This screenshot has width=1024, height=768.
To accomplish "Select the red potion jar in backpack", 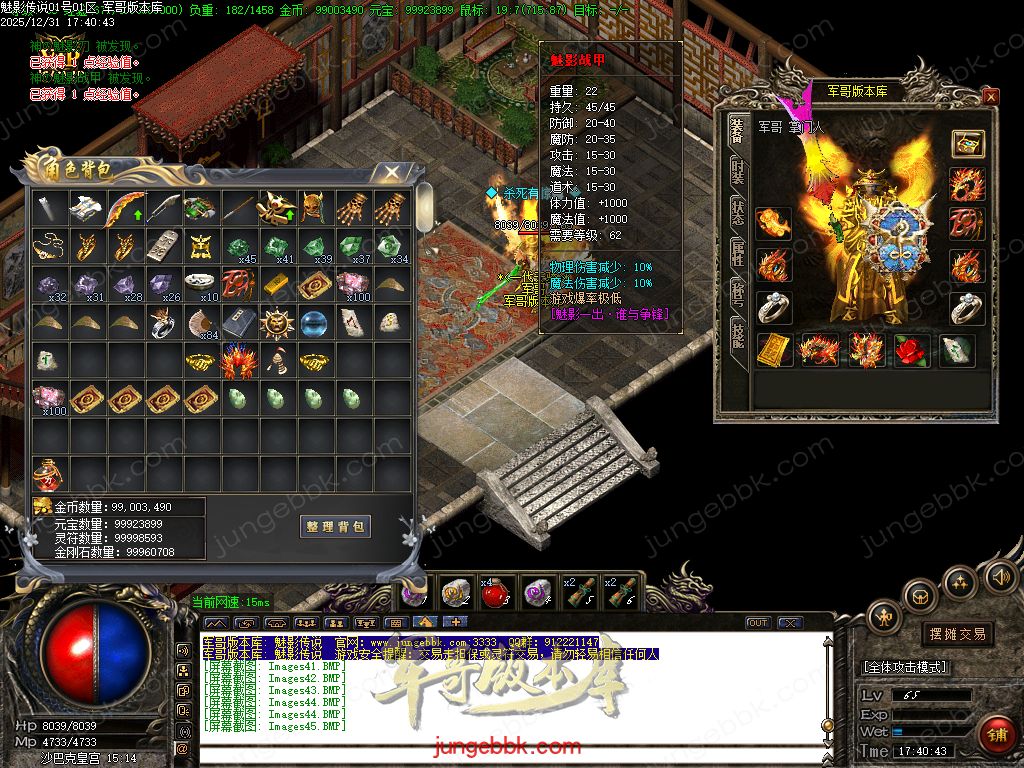I will pyautogui.click(x=48, y=472).
